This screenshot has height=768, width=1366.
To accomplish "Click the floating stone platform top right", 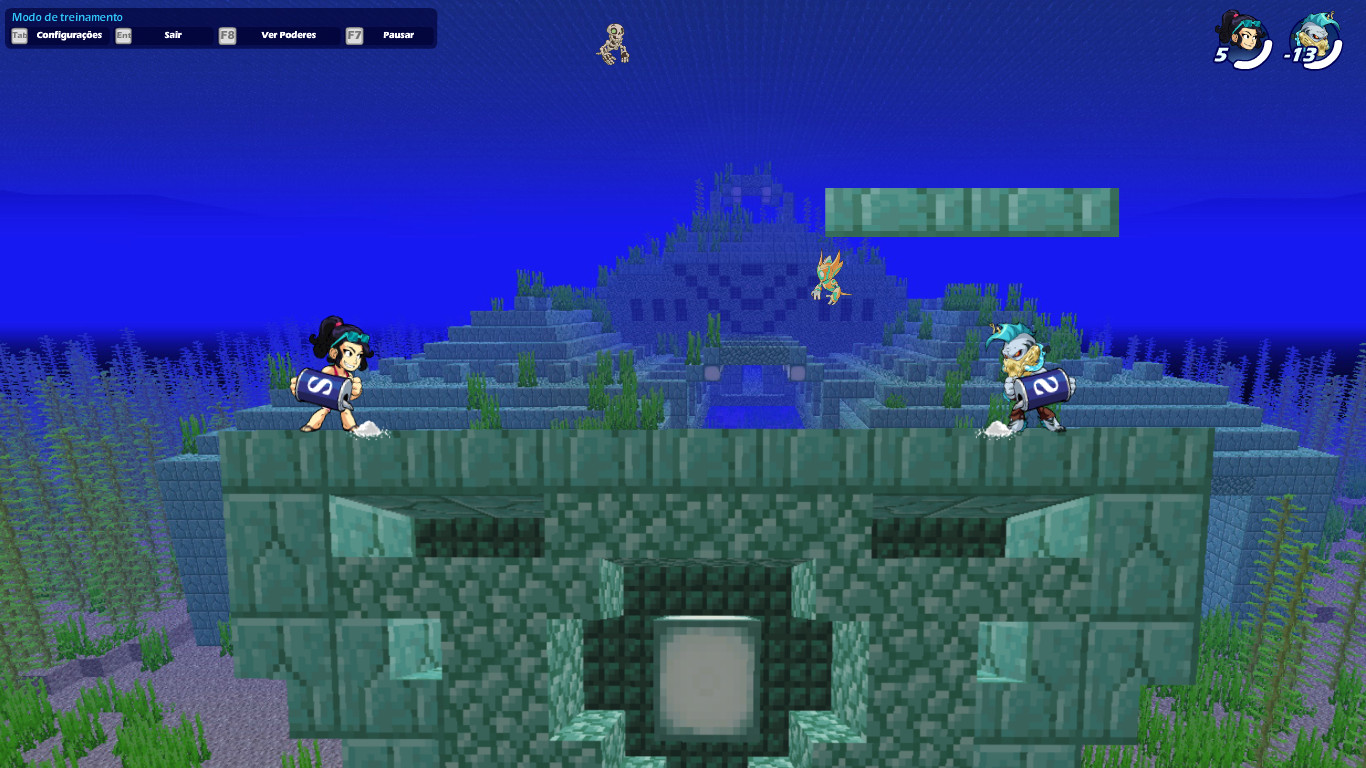I will point(971,212).
